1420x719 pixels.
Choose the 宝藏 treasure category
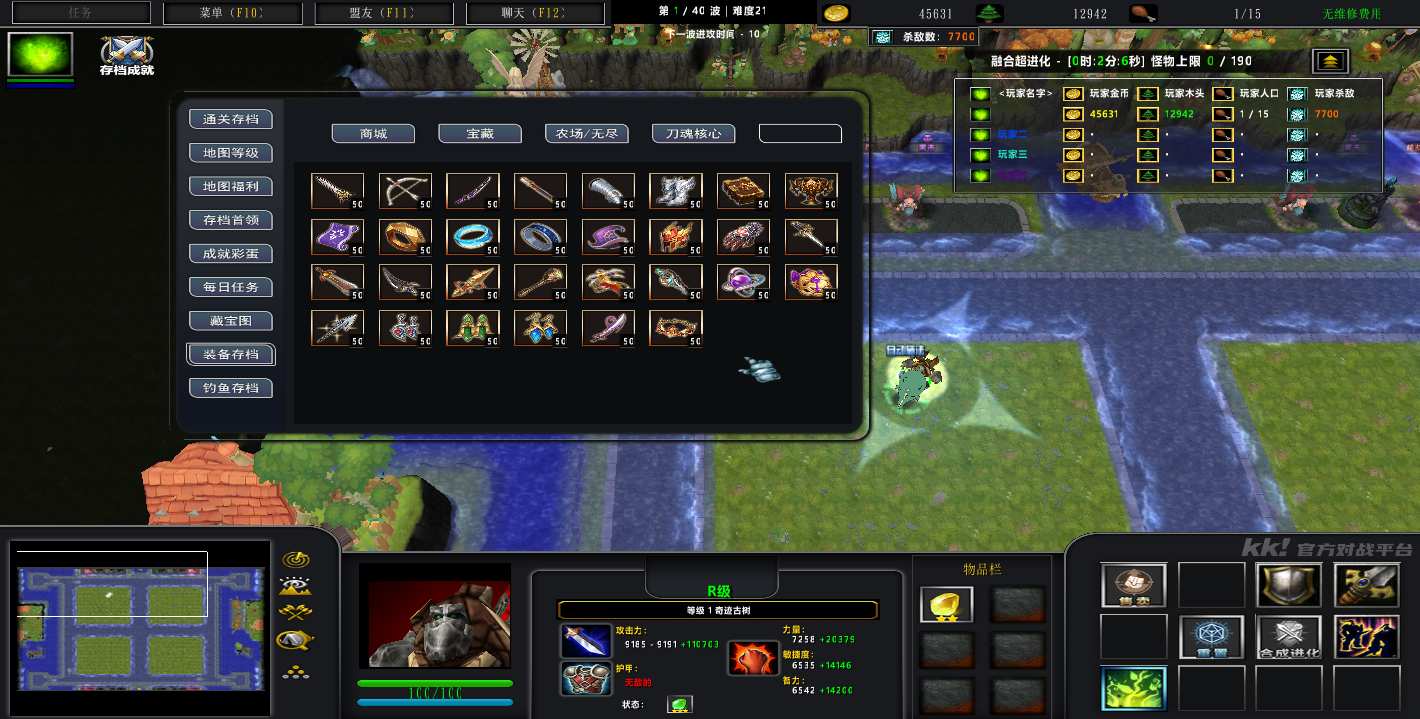(480, 134)
